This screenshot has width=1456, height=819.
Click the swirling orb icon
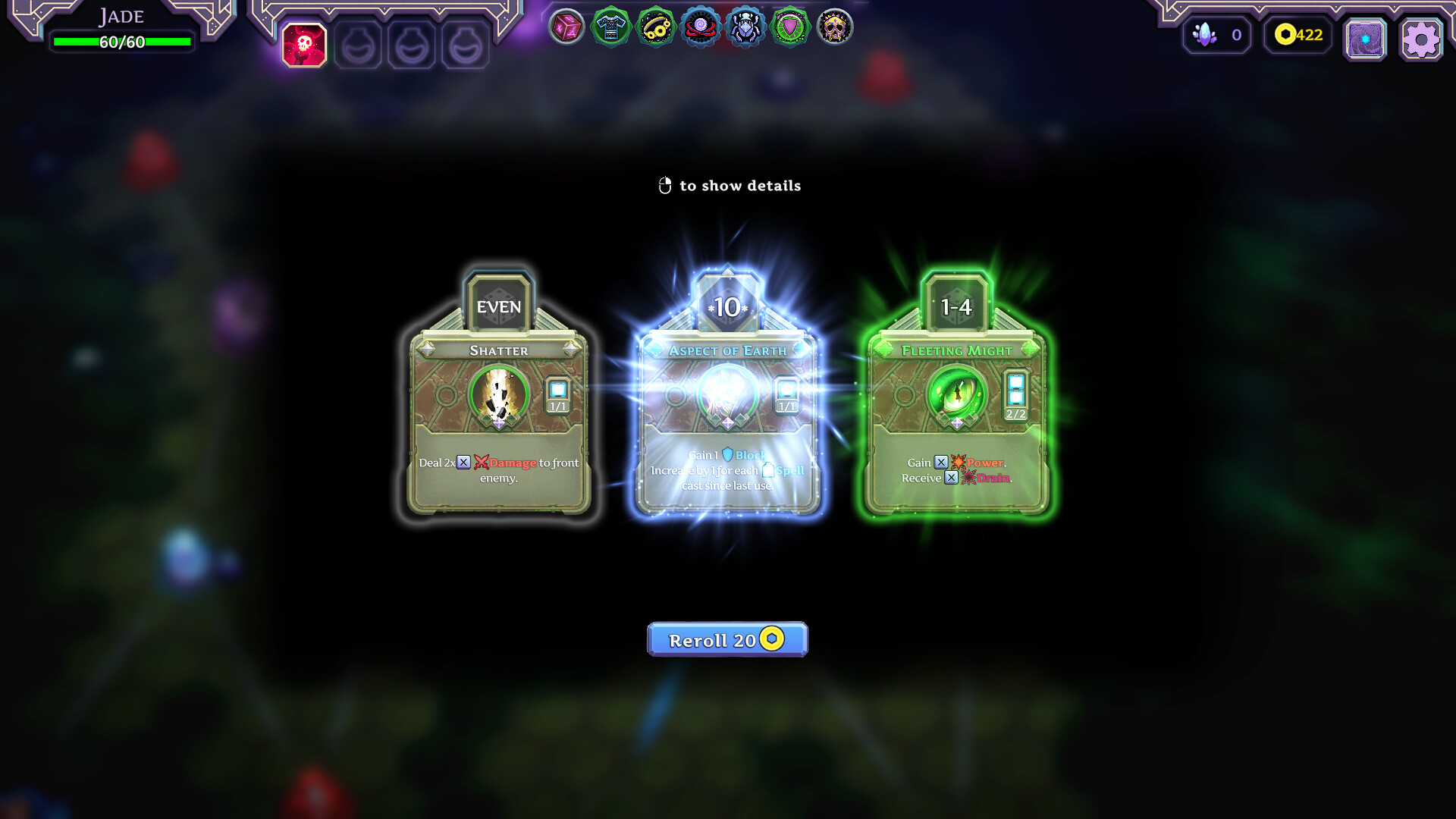pos(698,26)
